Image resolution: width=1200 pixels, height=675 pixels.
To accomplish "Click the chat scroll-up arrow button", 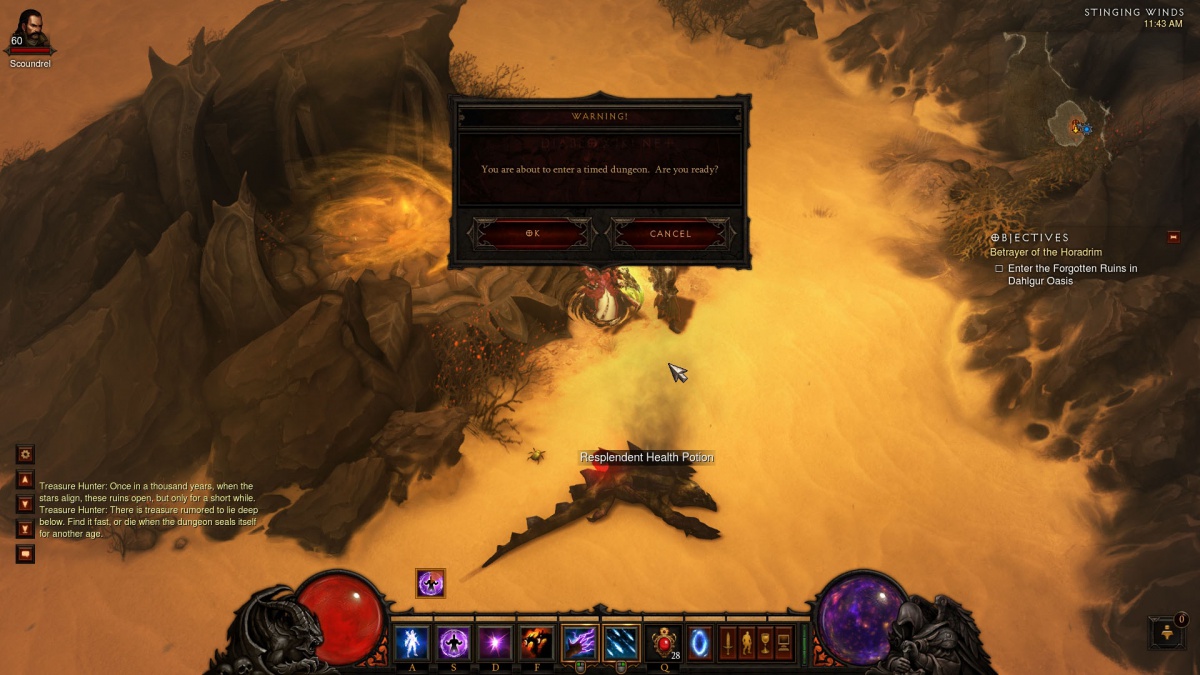I will point(26,479).
